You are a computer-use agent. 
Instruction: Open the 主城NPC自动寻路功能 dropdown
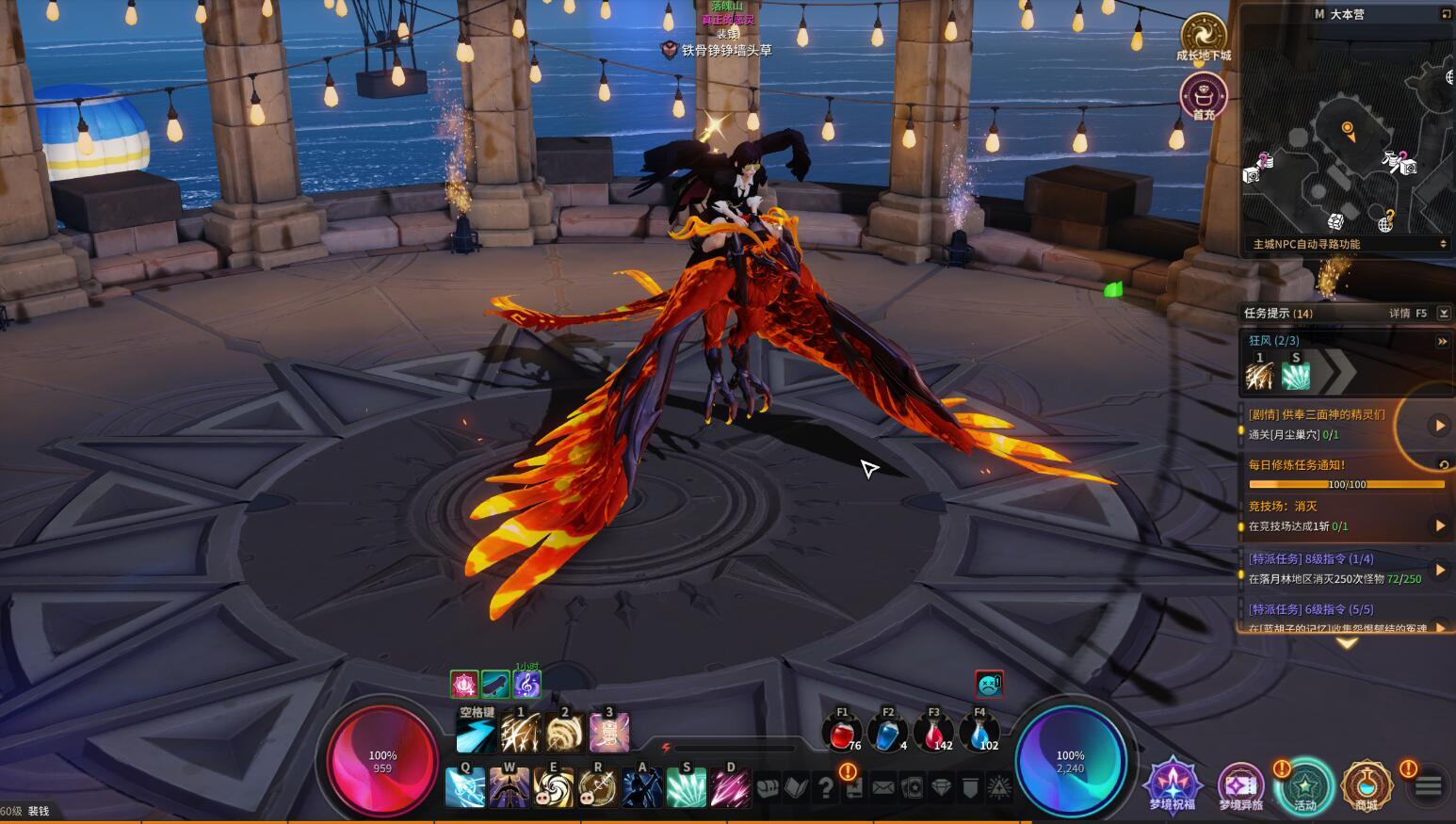[x=1348, y=244]
